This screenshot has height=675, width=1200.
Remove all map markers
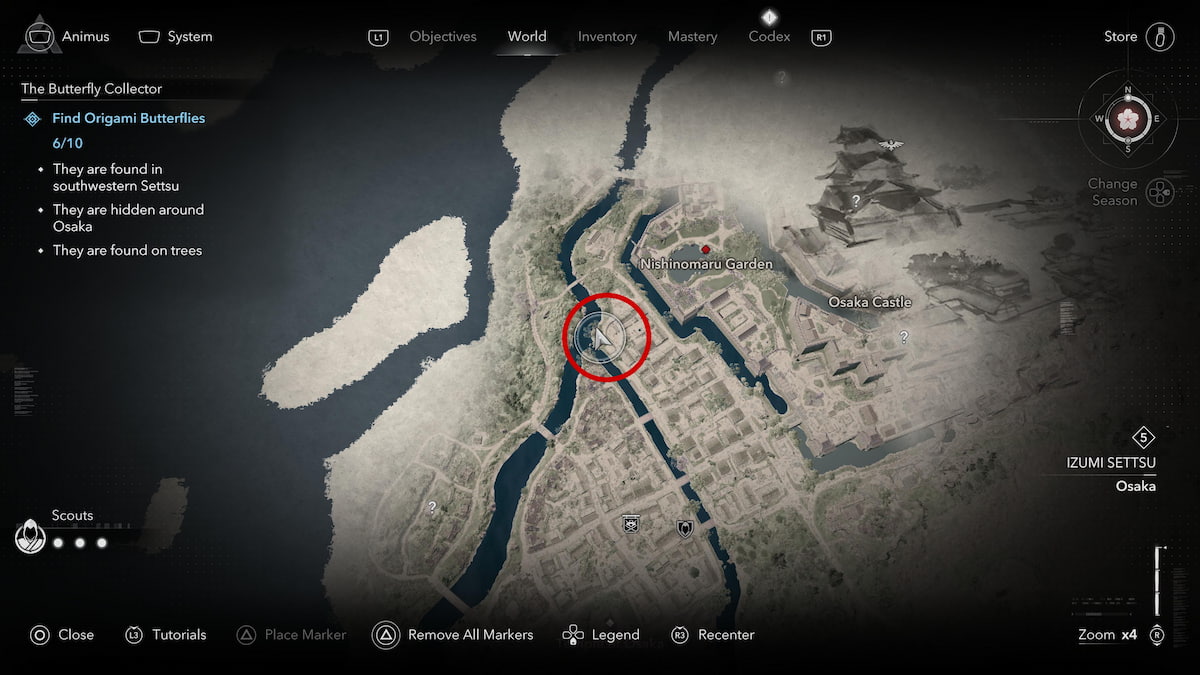pos(453,635)
